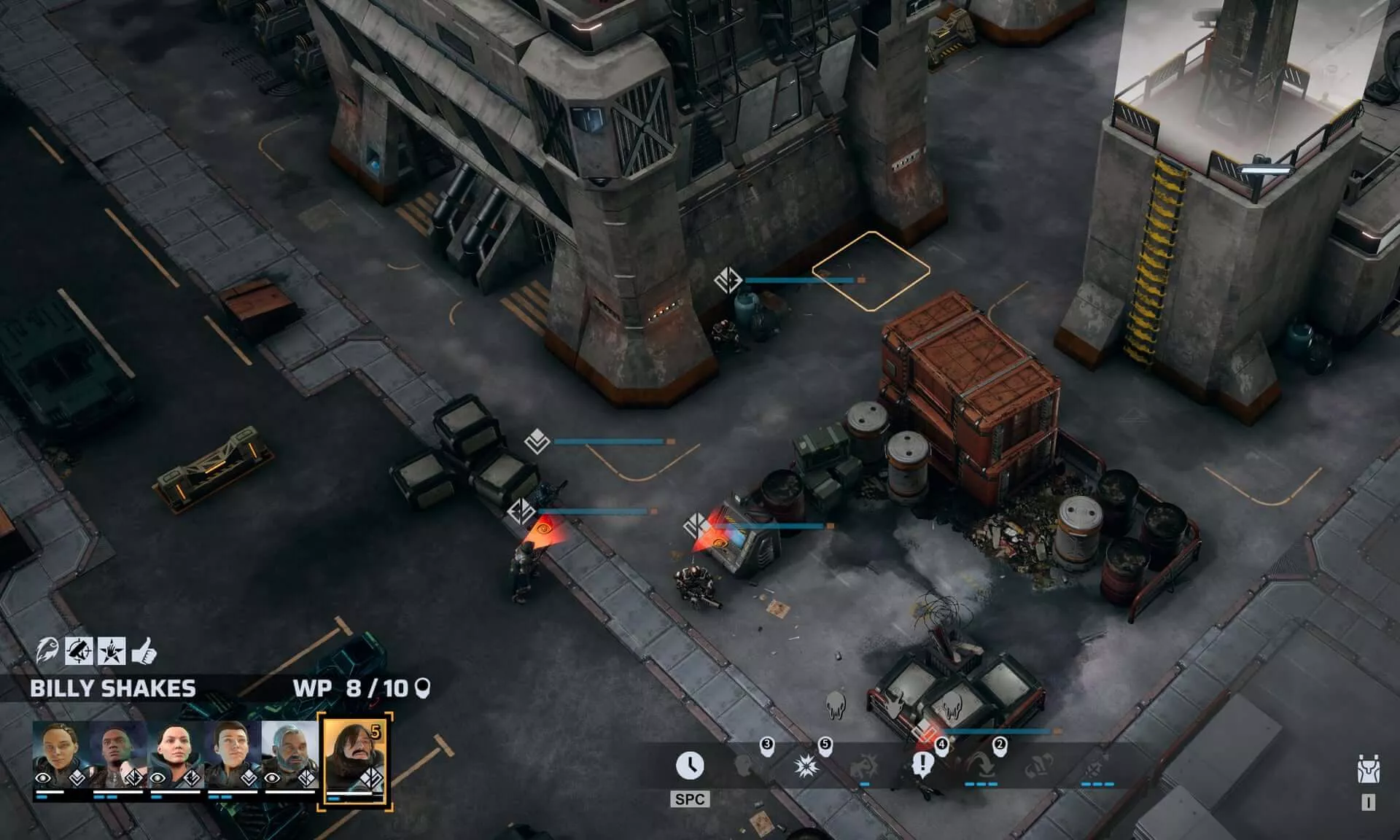Activate the head with exclamation mark ability
1400x840 pixels.
pos(922,766)
